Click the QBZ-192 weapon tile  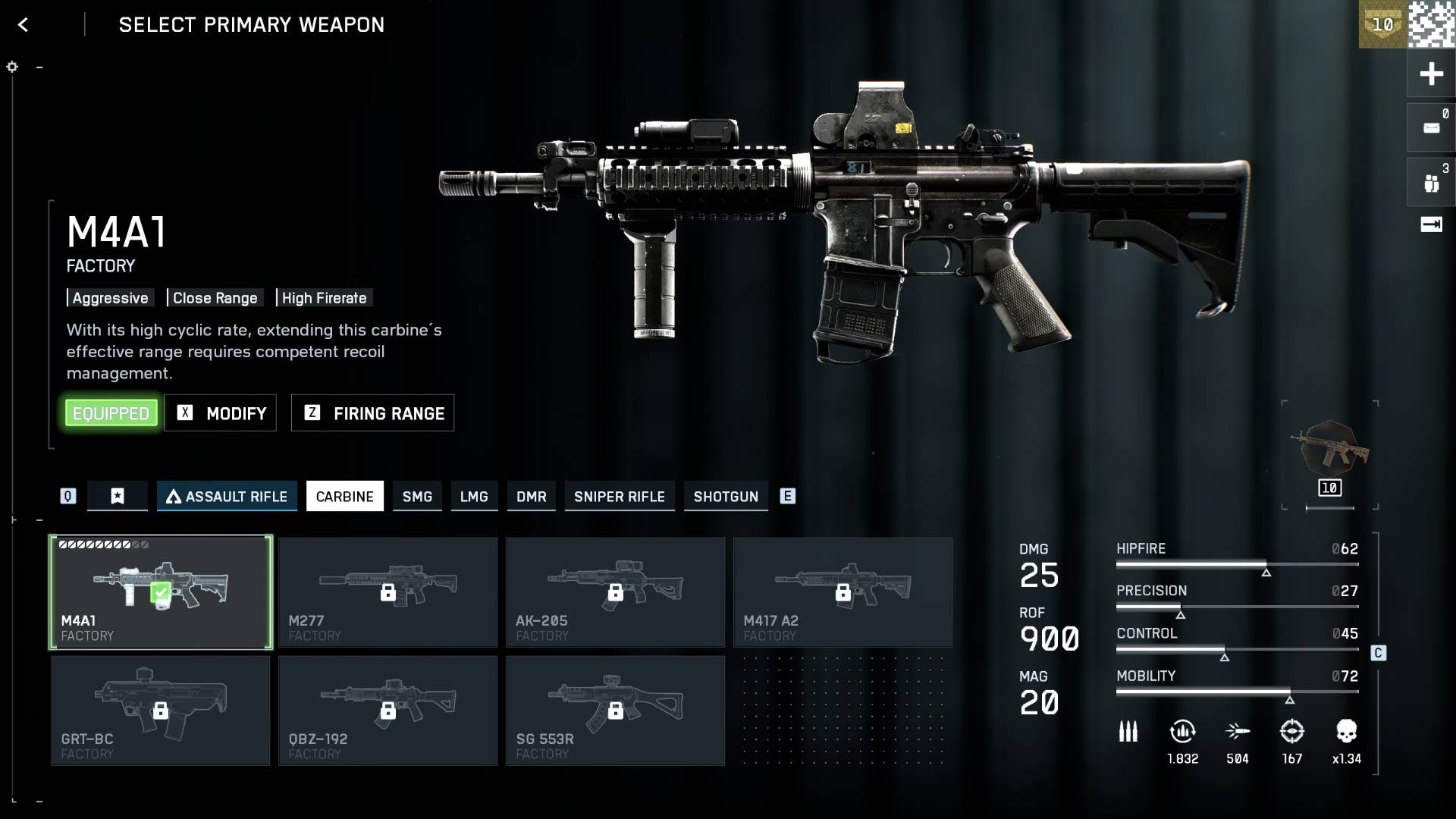coord(388,711)
